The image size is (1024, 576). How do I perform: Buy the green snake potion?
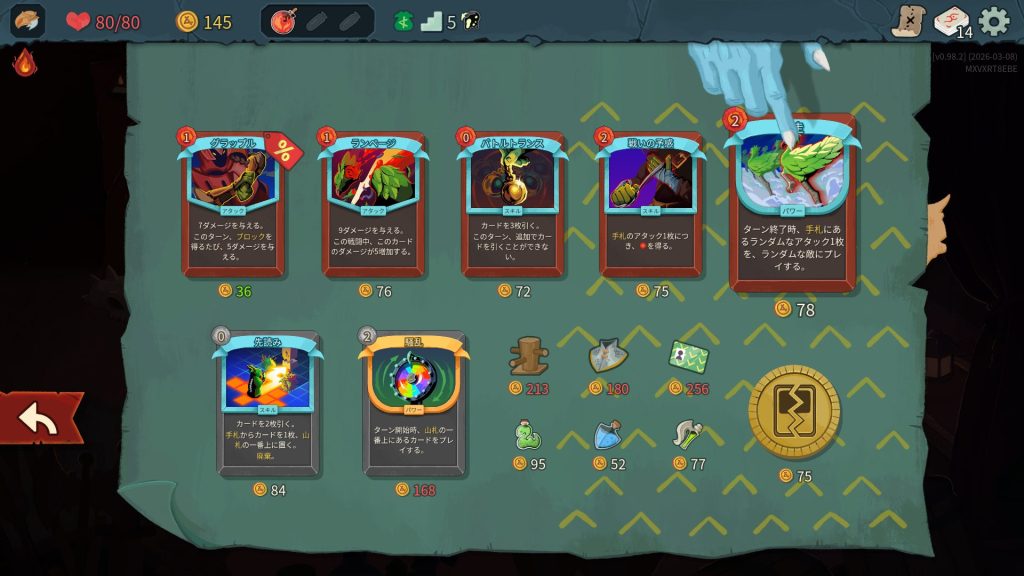528,435
